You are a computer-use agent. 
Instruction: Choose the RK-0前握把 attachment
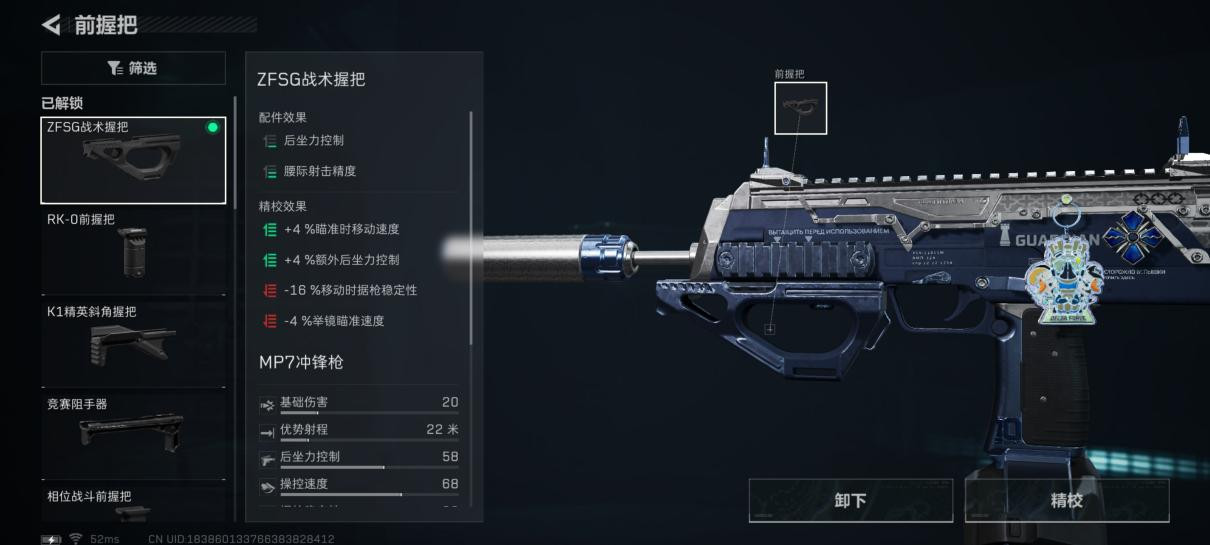[x=133, y=250]
